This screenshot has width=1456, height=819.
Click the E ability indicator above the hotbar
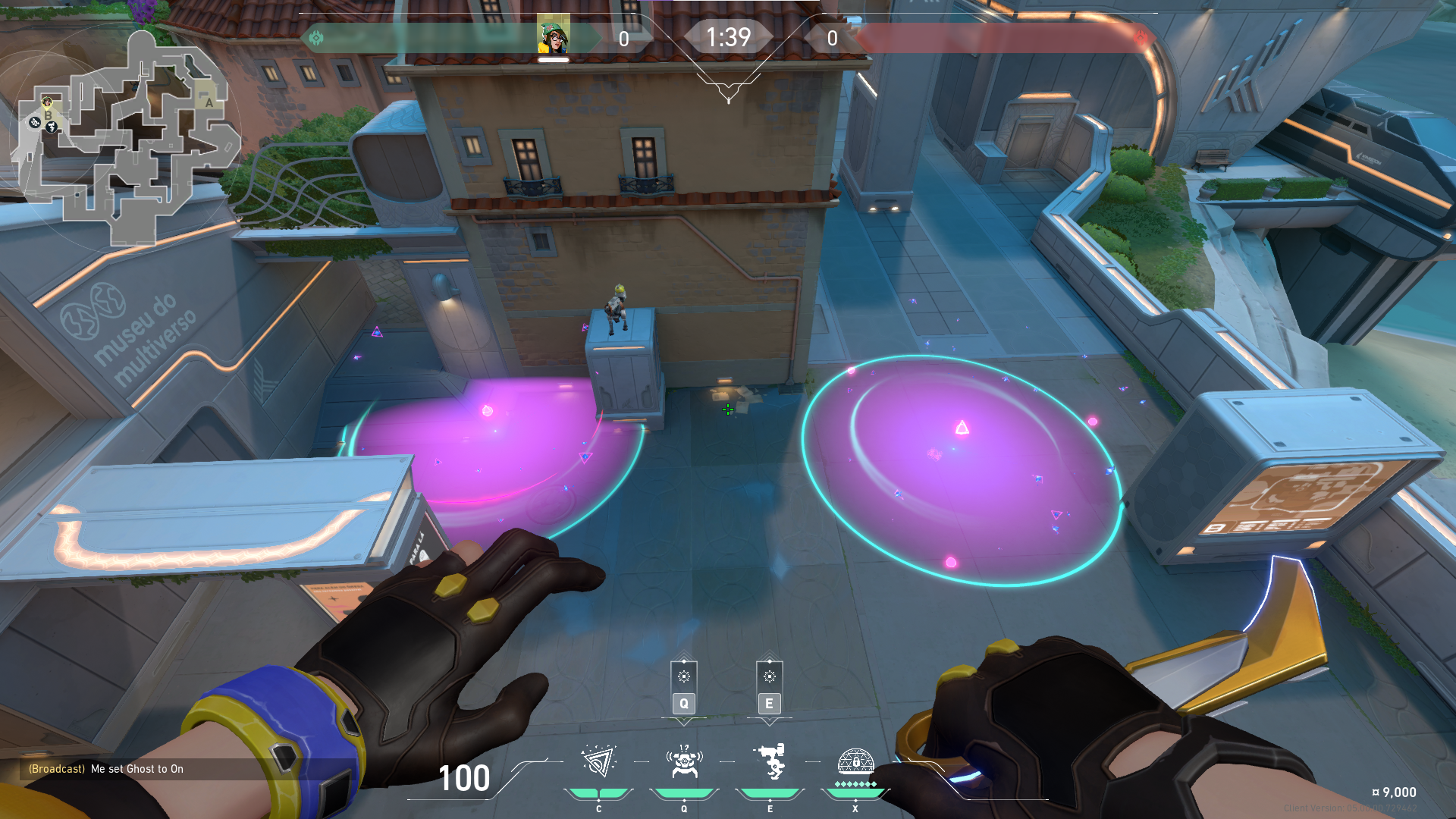pyautogui.click(x=770, y=689)
